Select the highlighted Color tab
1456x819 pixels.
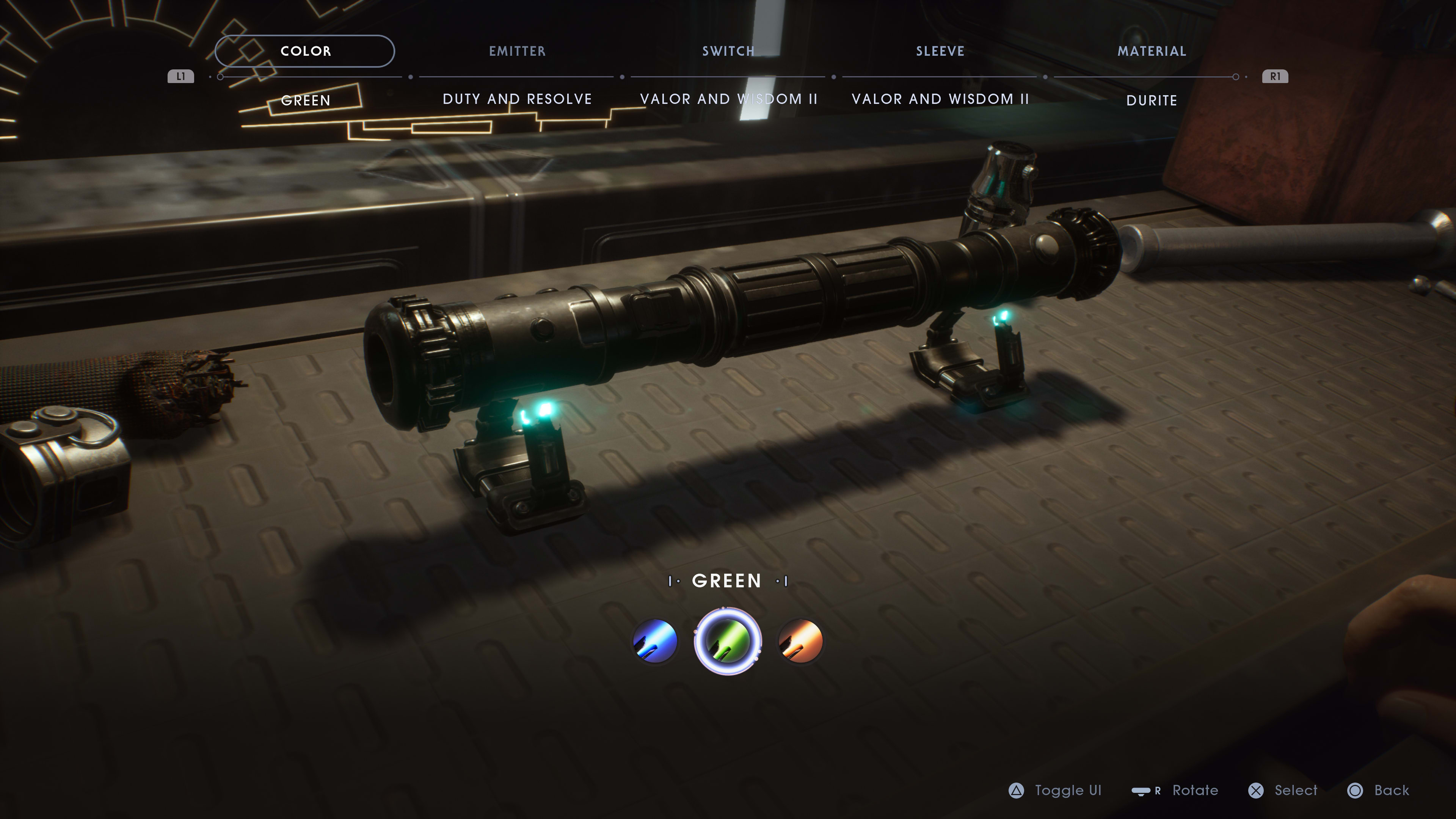305,52
